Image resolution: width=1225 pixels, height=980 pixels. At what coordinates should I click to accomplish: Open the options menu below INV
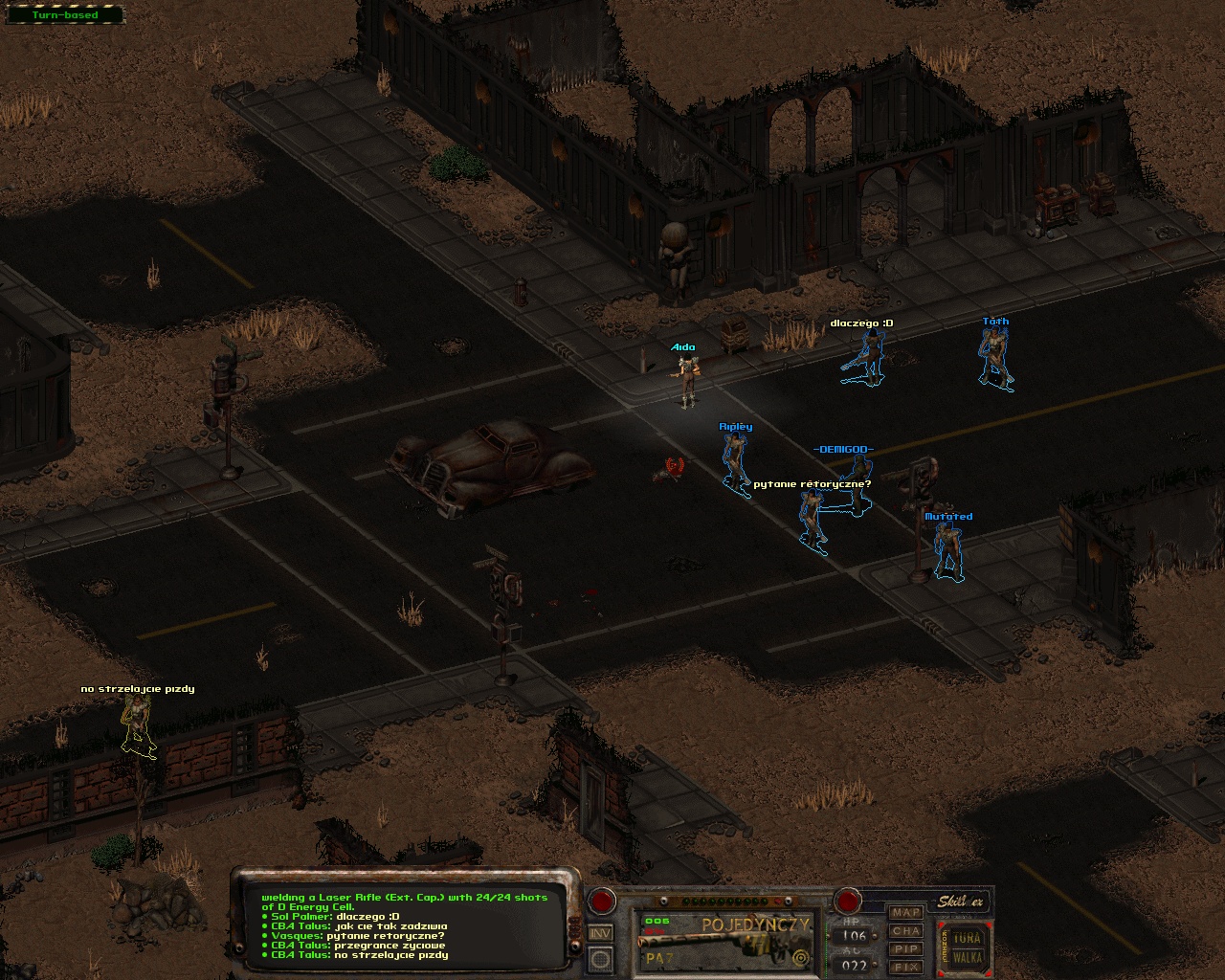600,958
